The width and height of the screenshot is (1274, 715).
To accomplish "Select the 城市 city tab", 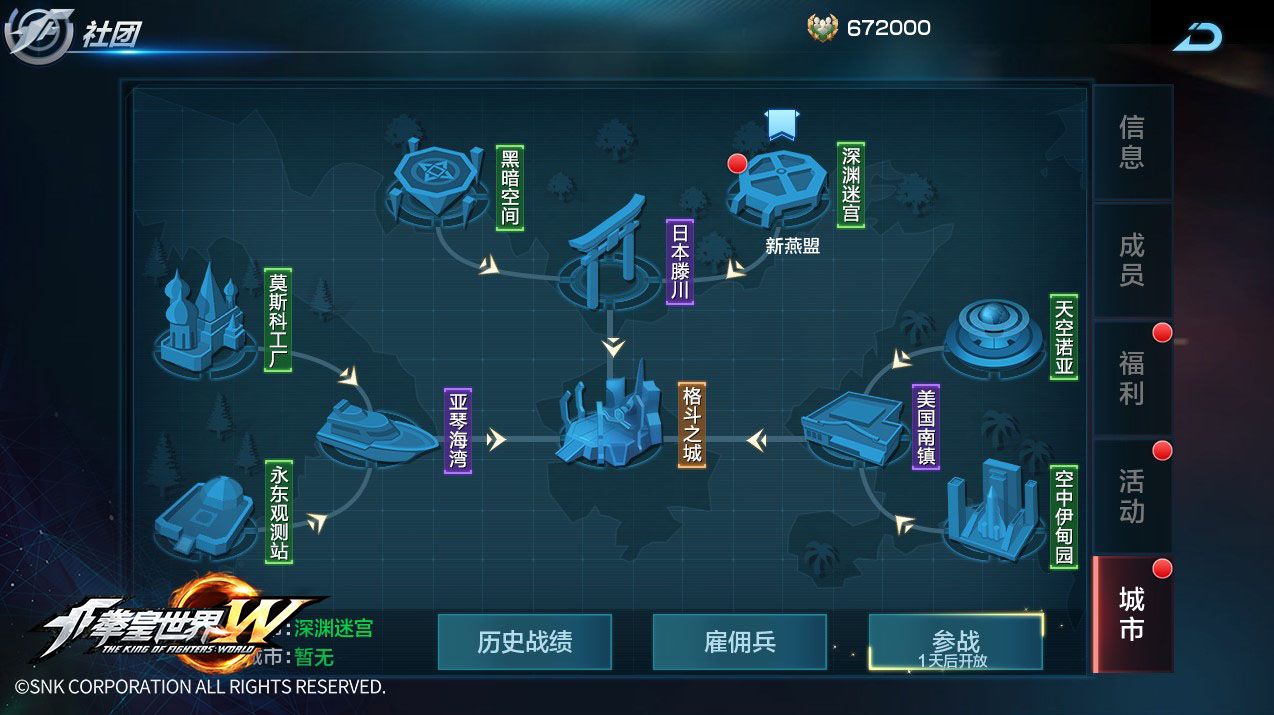I will (x=1131, y=614).
